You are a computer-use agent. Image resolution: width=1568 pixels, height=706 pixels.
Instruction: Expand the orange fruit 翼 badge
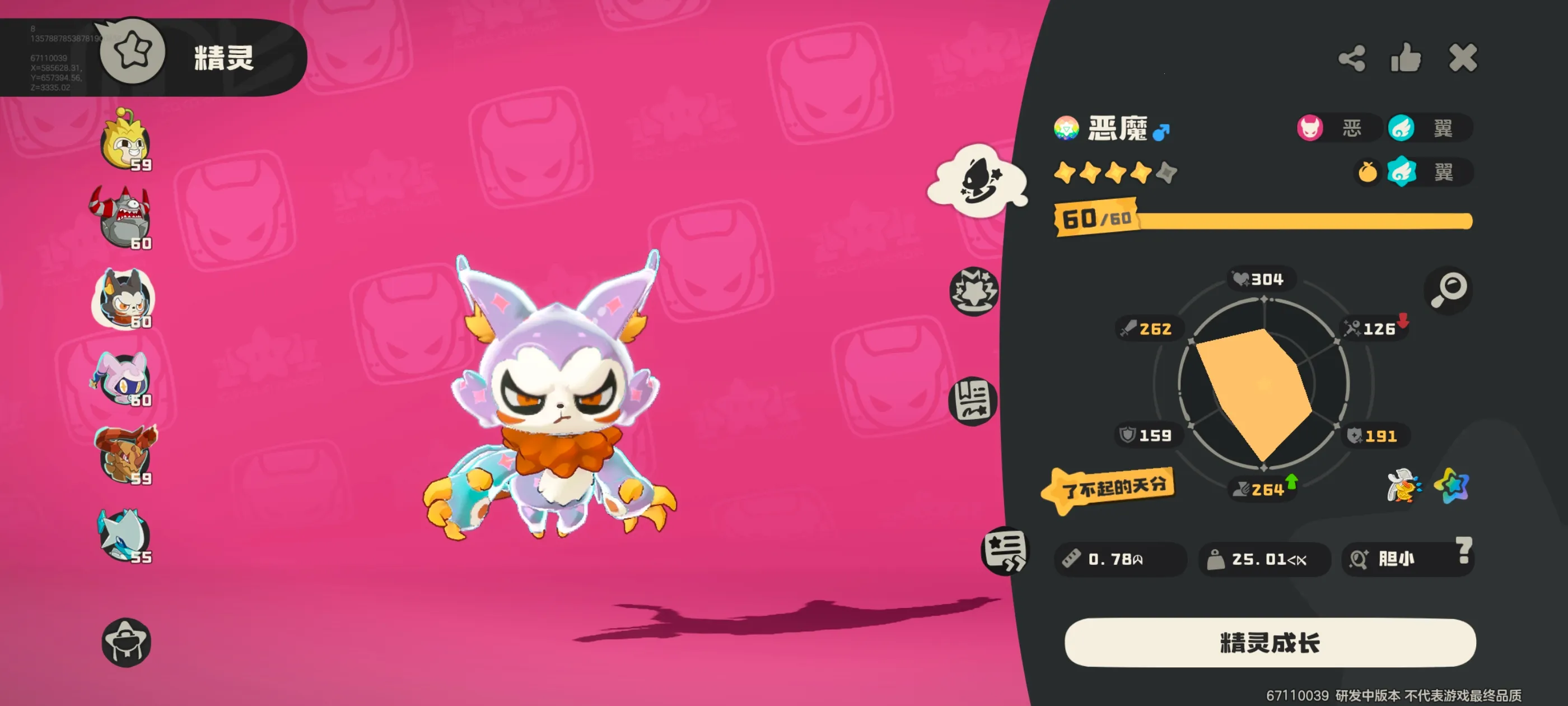[x=1412, y=173]
